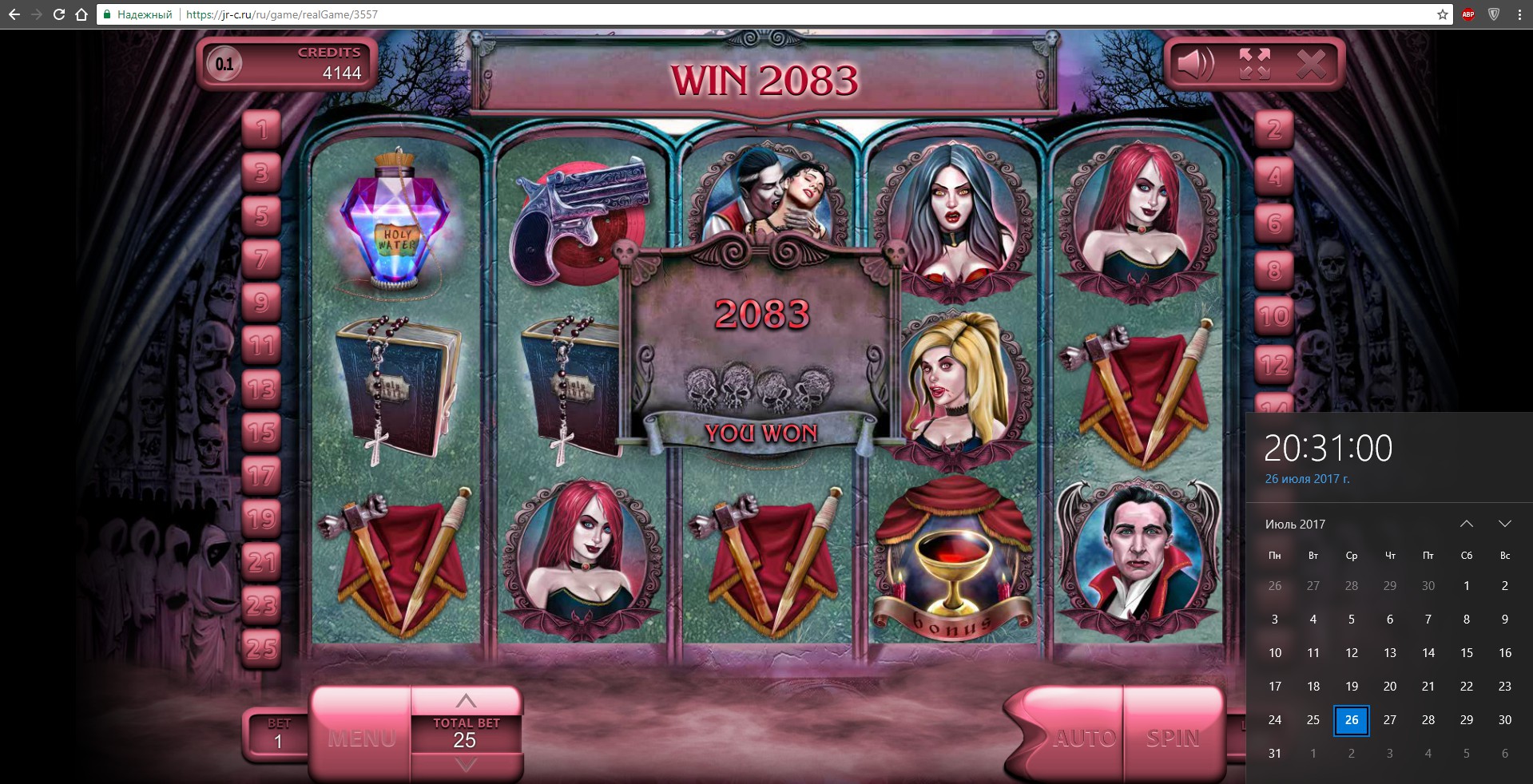1533x784 pixels.
Task: Choose payline number 13
Action: coord(262,389)
